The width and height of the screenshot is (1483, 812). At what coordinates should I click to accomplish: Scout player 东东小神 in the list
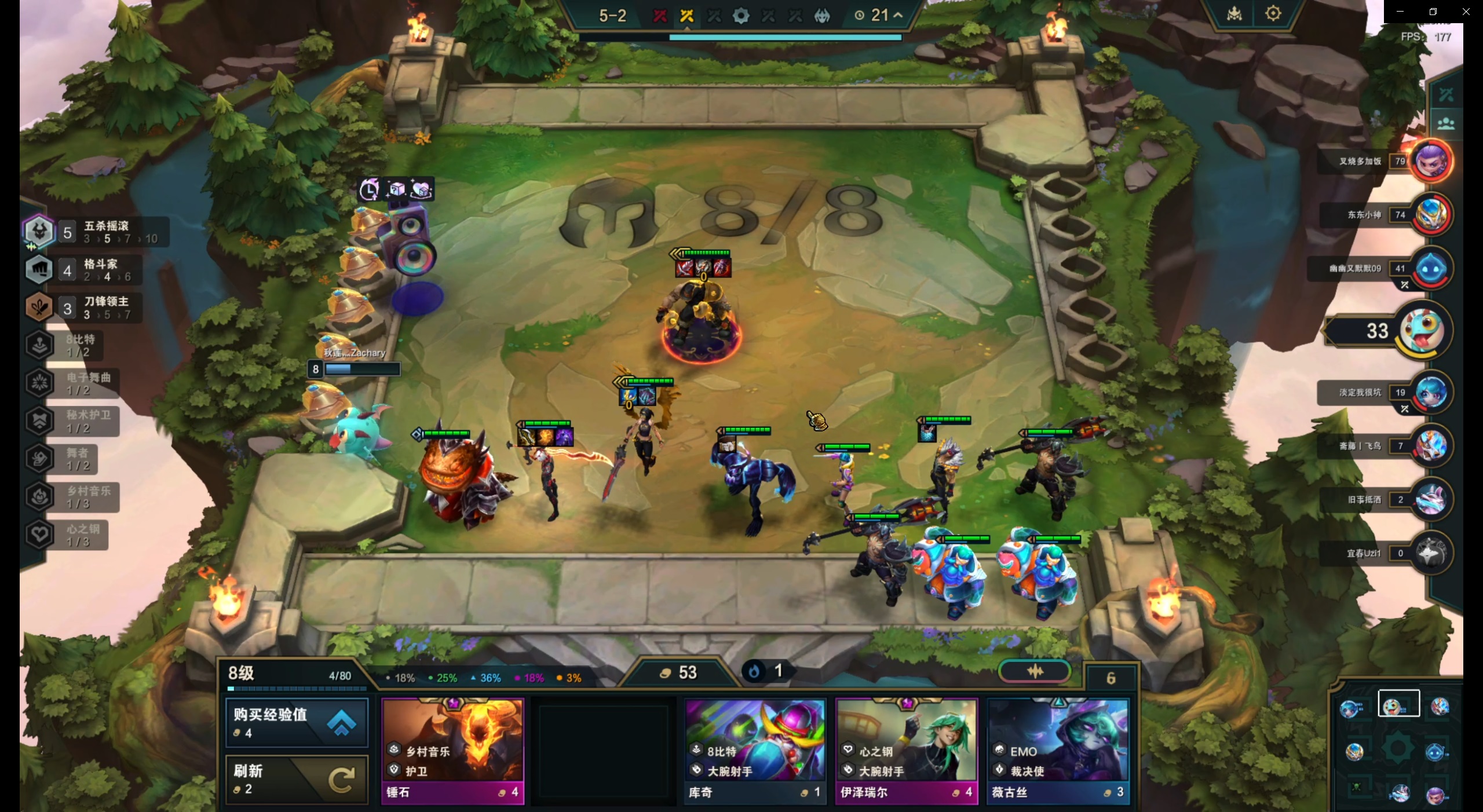pos(1431,215)
